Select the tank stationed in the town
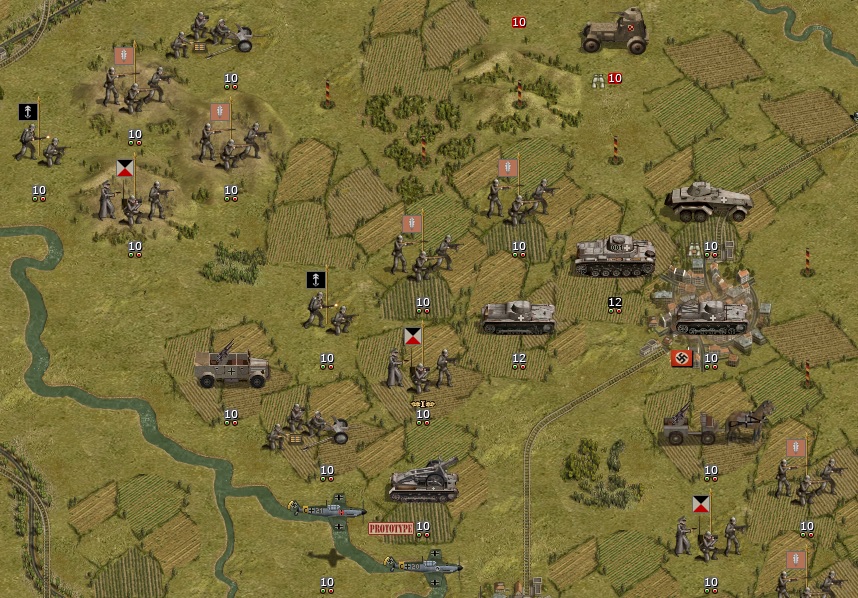The image size is (858, 598). (710, 316)
